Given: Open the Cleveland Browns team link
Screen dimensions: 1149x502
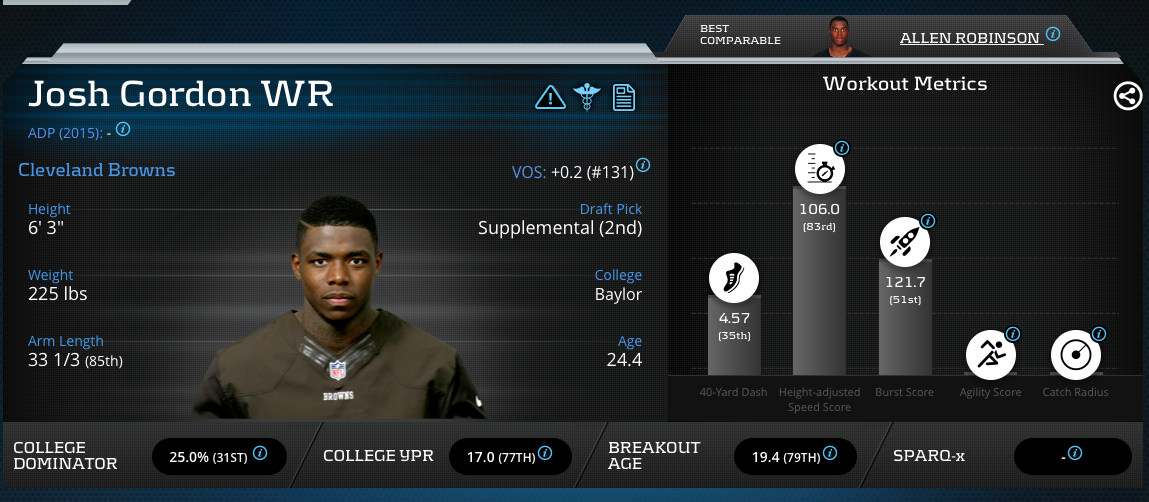Looking at the screenshot, I should pyautogui.click(x=97, y=170).
